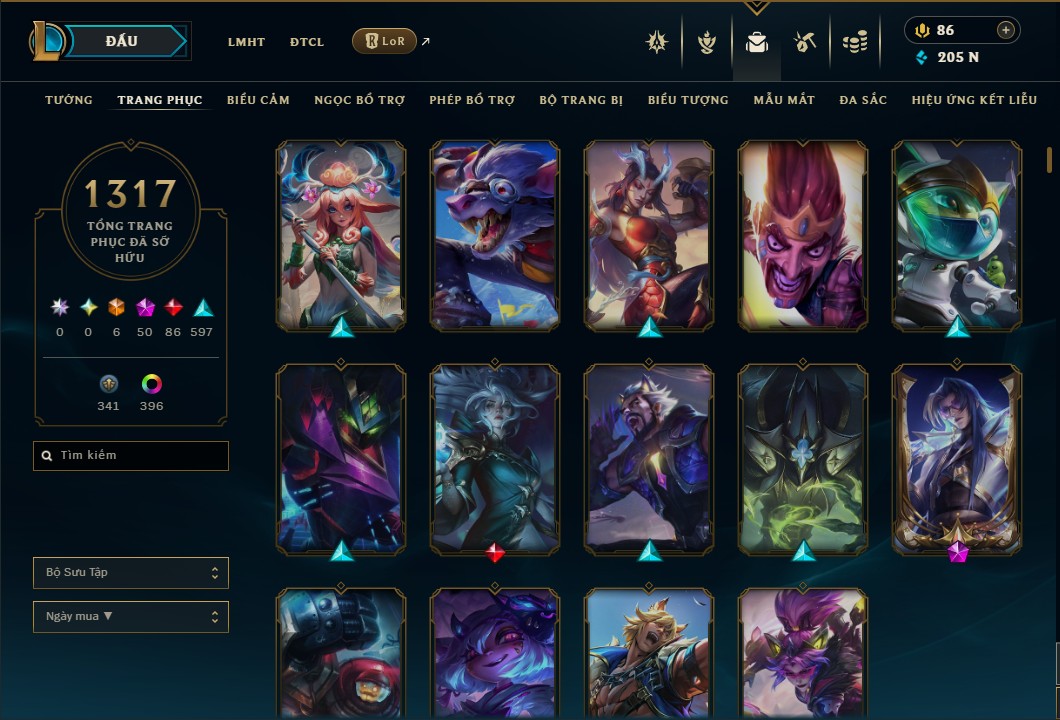
Task: Open the backpack collection icon
Action: click(757, 42)
